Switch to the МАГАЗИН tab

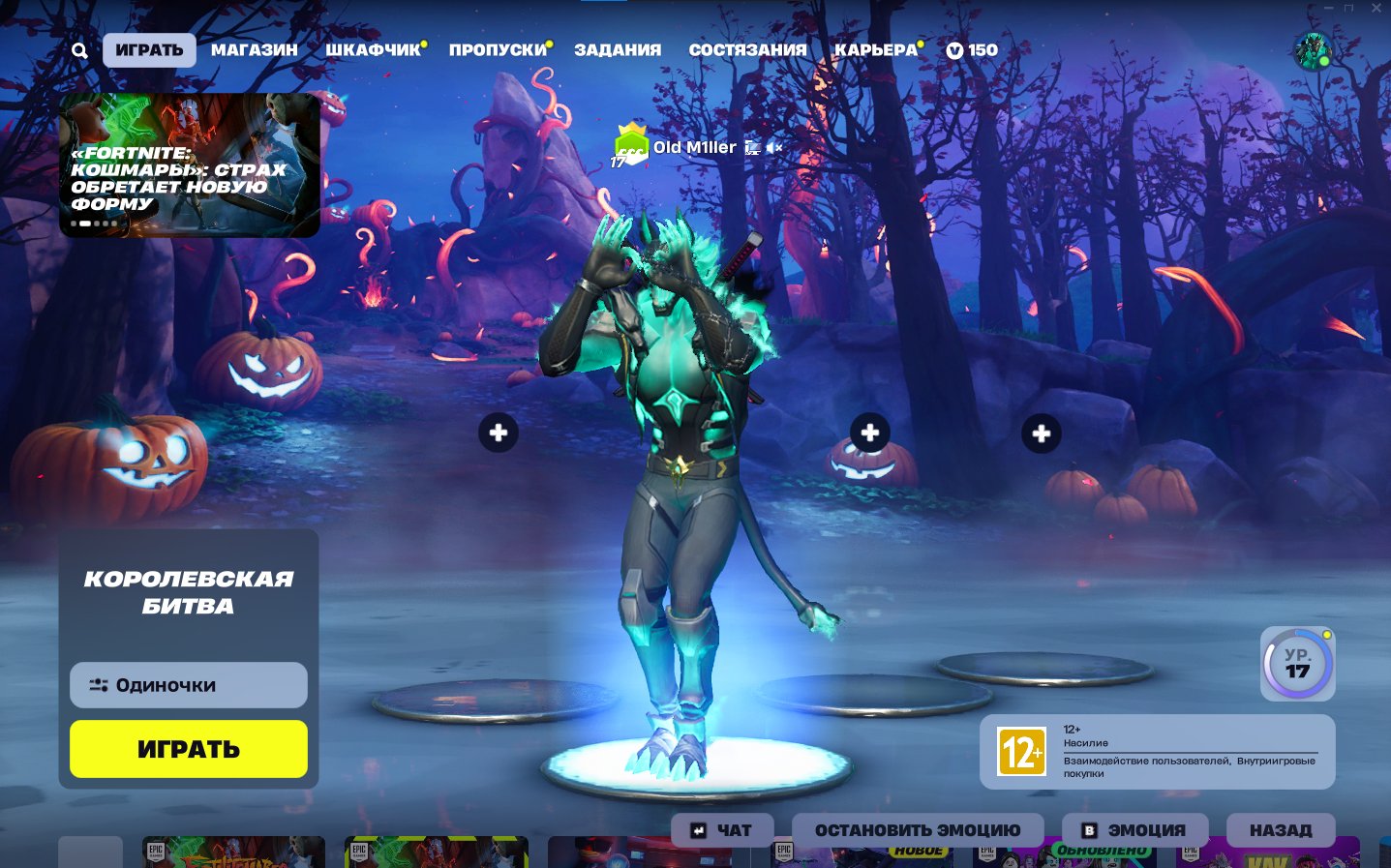coord(254,50)
